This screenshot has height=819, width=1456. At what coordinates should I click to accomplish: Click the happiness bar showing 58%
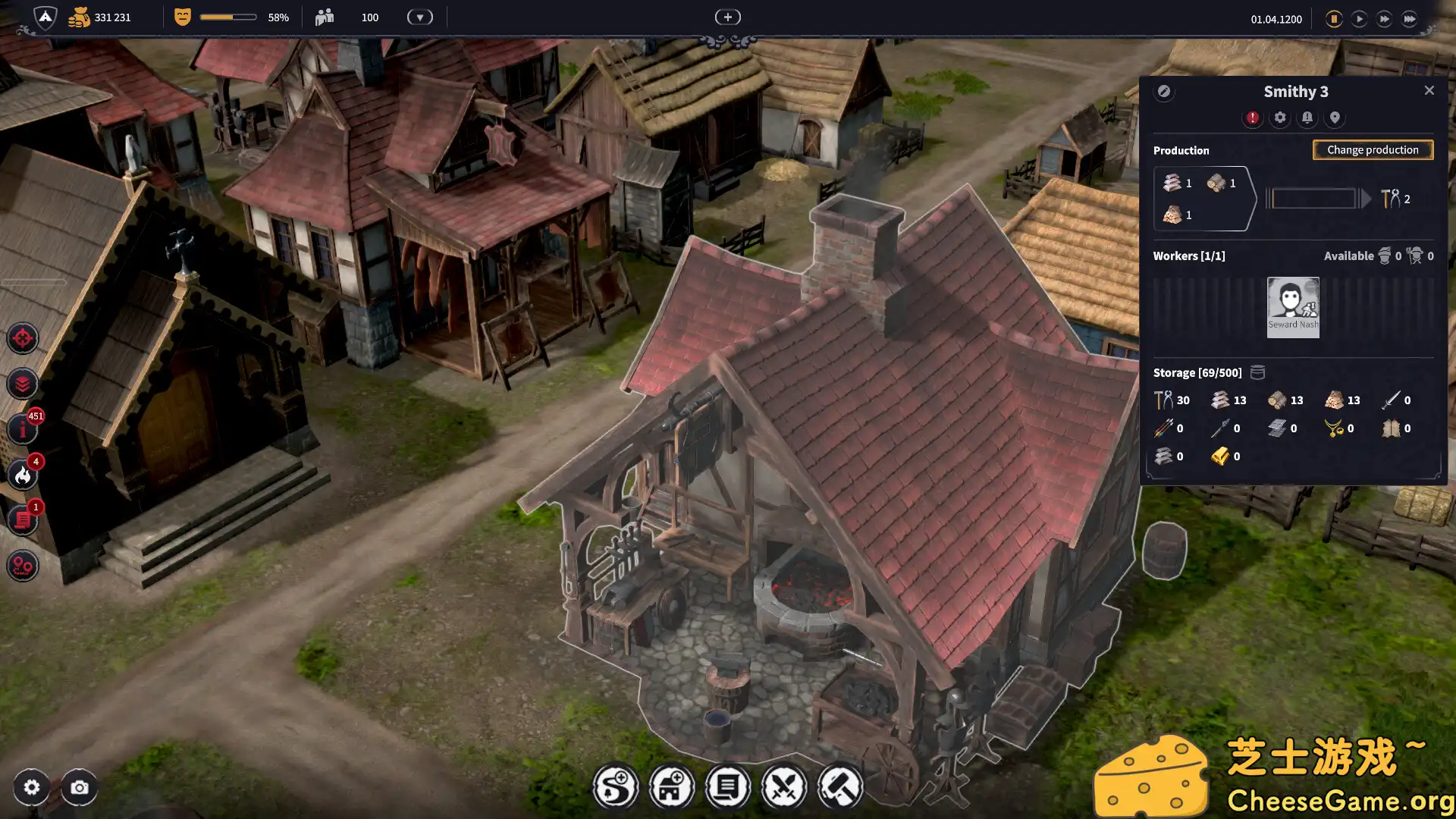click(x=227, y=17)
